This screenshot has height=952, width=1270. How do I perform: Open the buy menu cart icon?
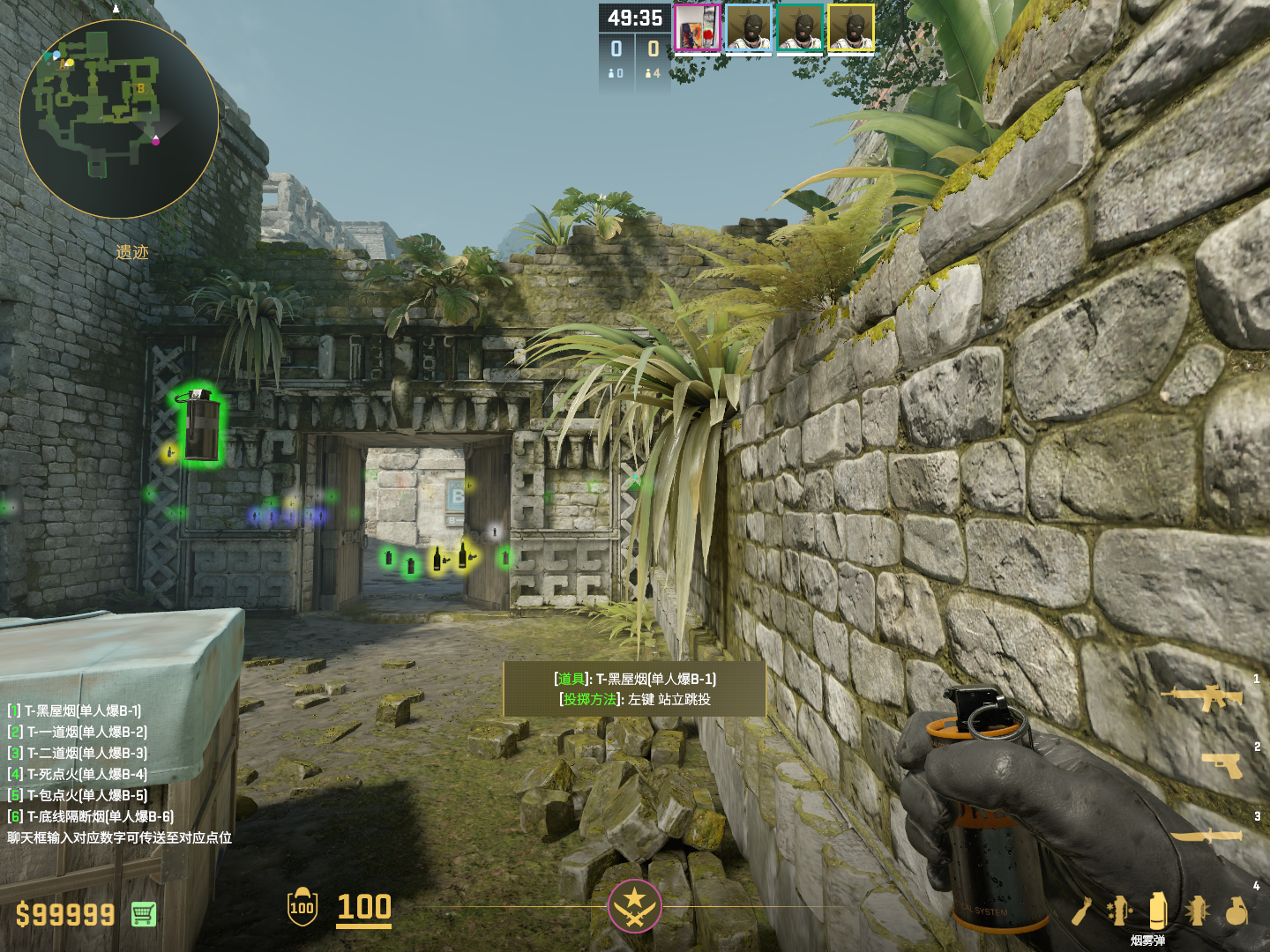click(x=144, y=914)
